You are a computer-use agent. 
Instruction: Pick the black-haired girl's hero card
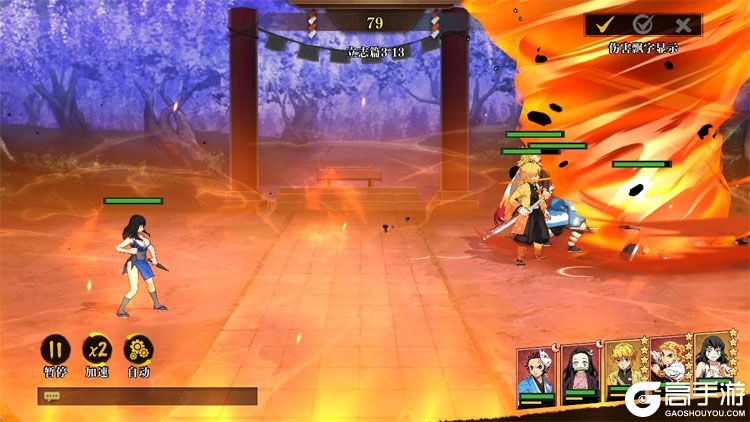point(715,366)
